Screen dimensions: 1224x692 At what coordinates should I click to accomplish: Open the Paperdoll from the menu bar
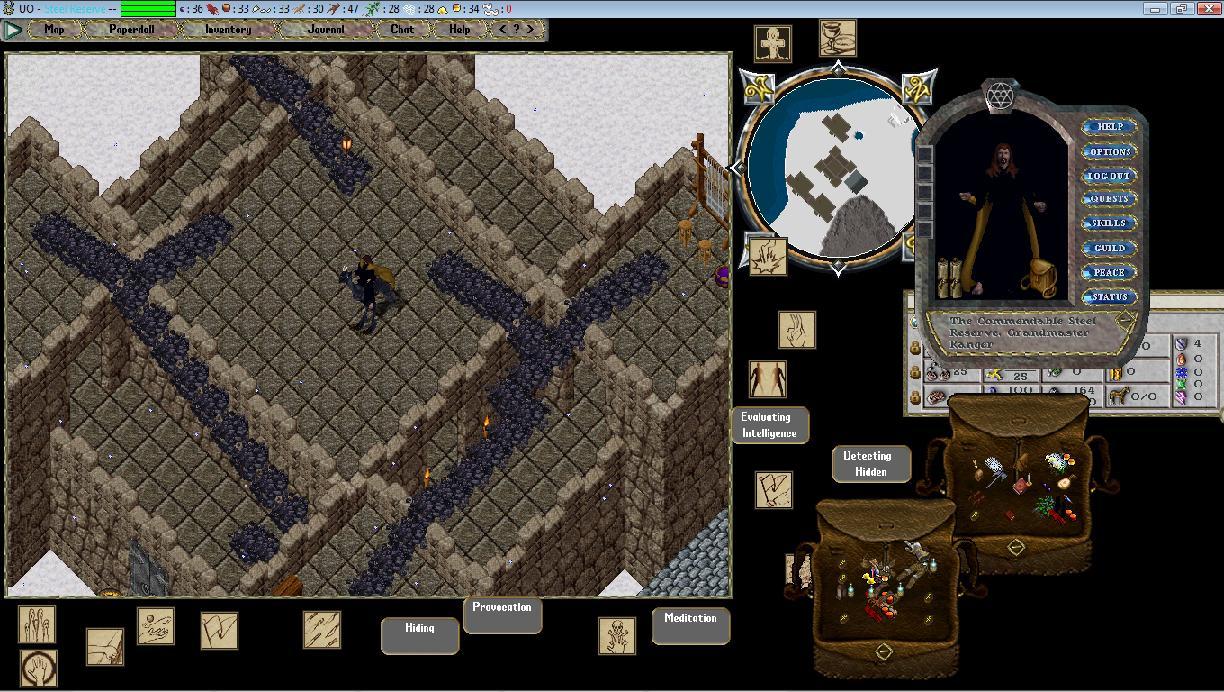(132, 29)
